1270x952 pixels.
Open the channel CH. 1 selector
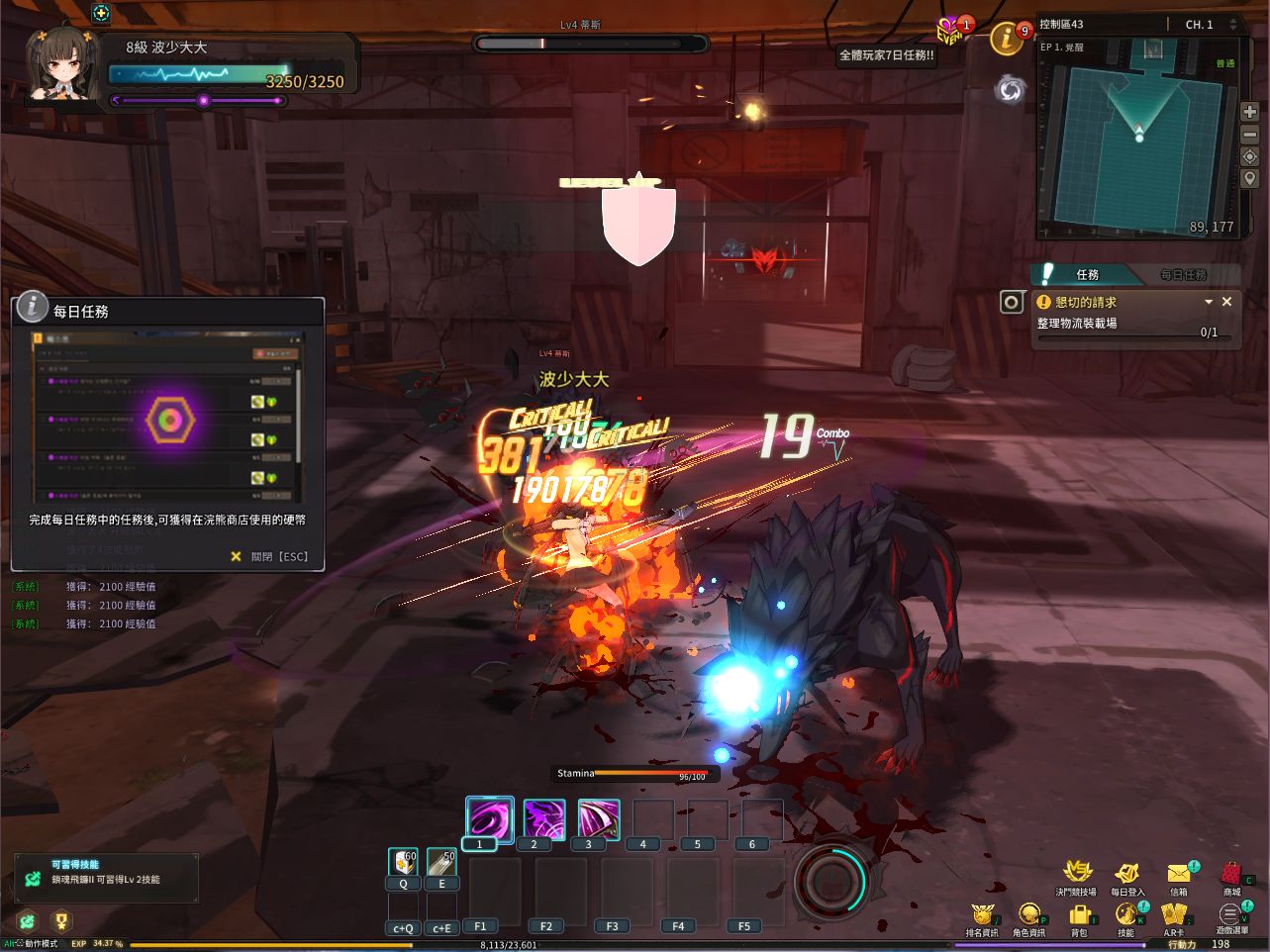pyautogui.click(x=1201, y=24)
